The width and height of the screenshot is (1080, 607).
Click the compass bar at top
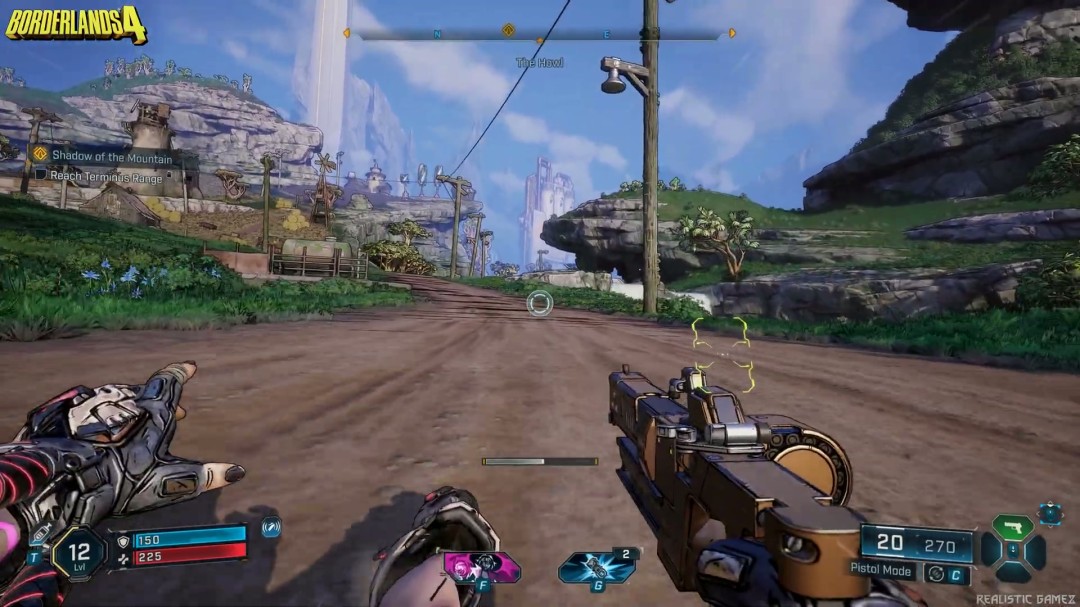(540, 34)
